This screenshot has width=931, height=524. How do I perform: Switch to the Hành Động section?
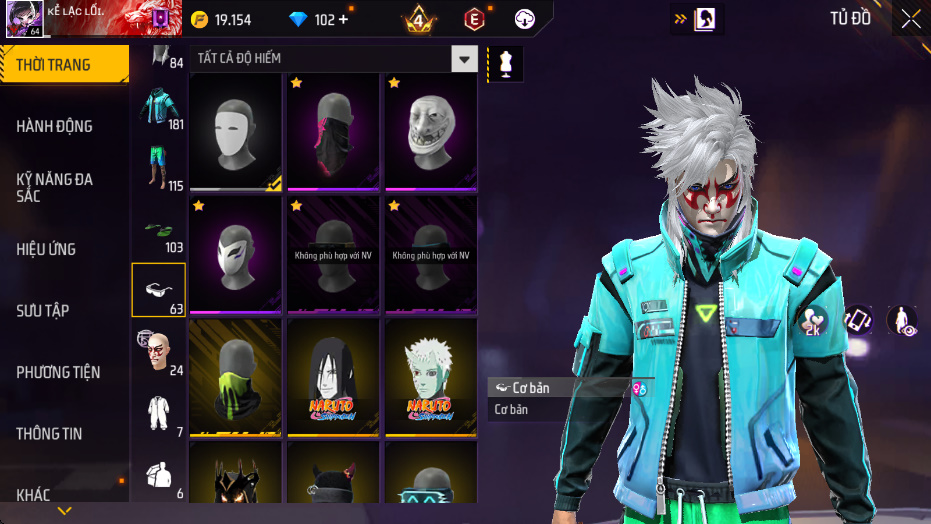click(x=64, y=126)
